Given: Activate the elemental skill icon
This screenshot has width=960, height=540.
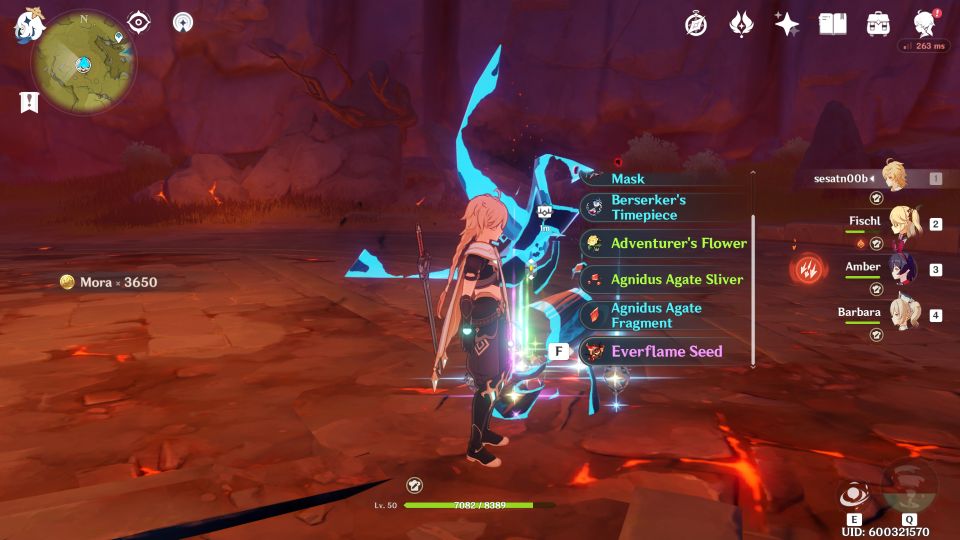Looking at the screenshot, I should click(x=854, y=496).
